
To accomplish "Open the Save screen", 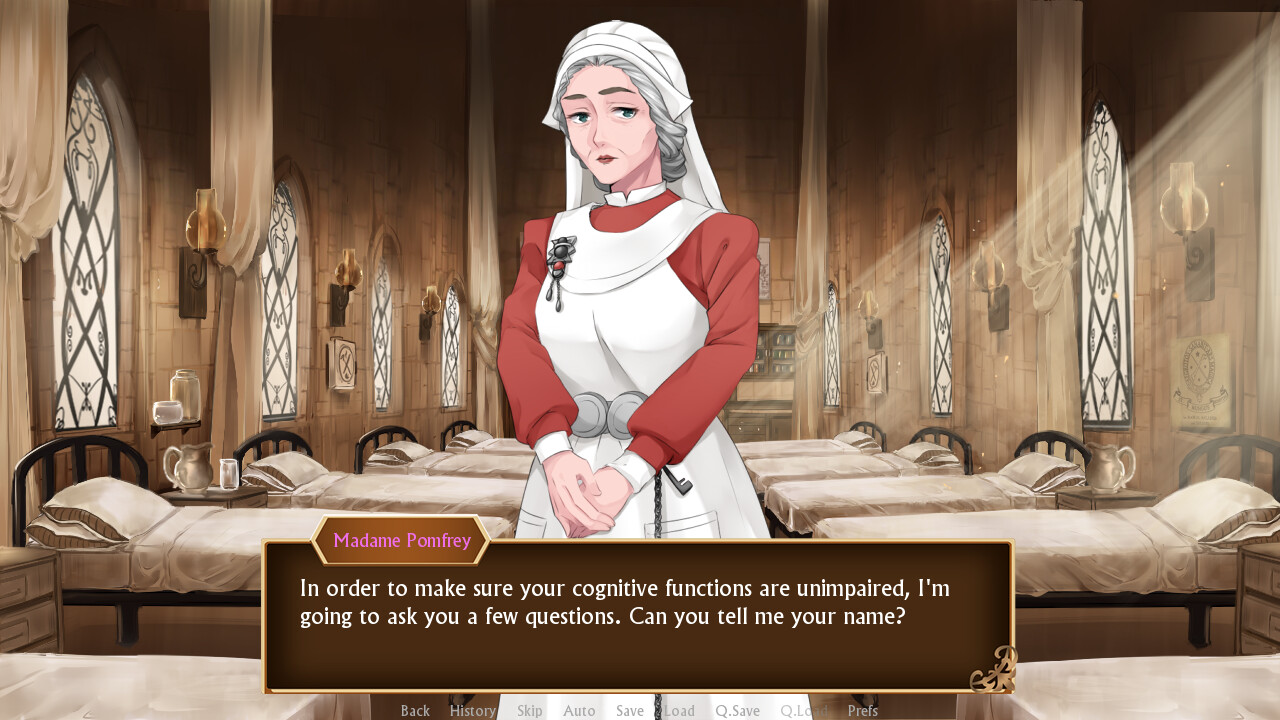I will tap(629, 710).
